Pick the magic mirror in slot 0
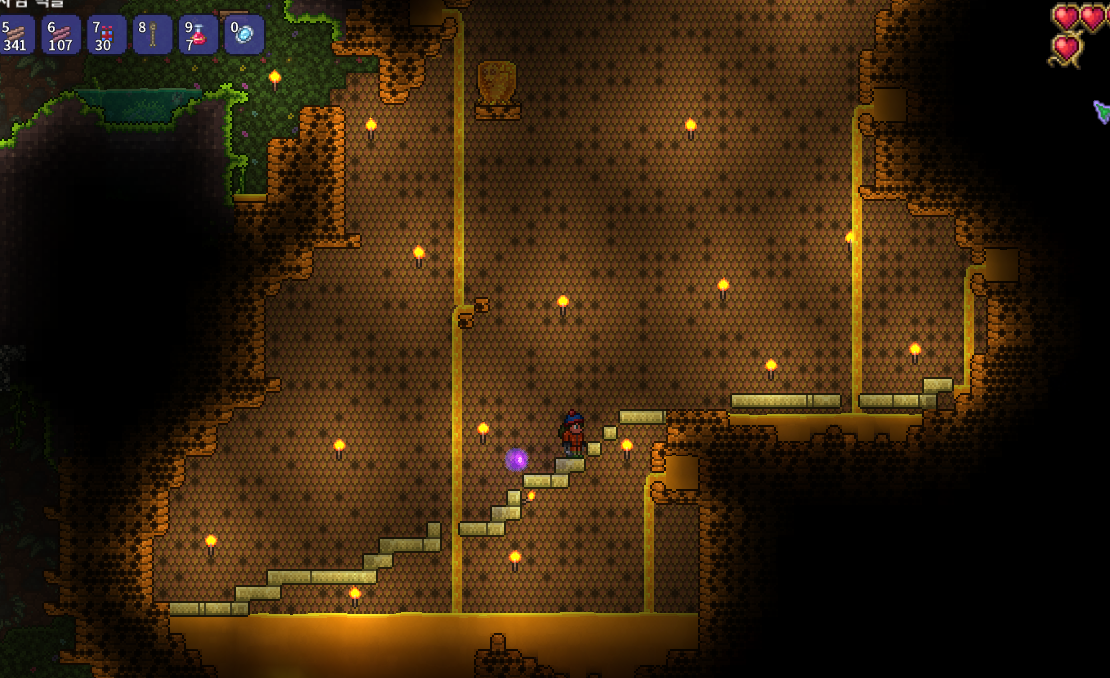The image size is (1110, 678). coord(244,35)
